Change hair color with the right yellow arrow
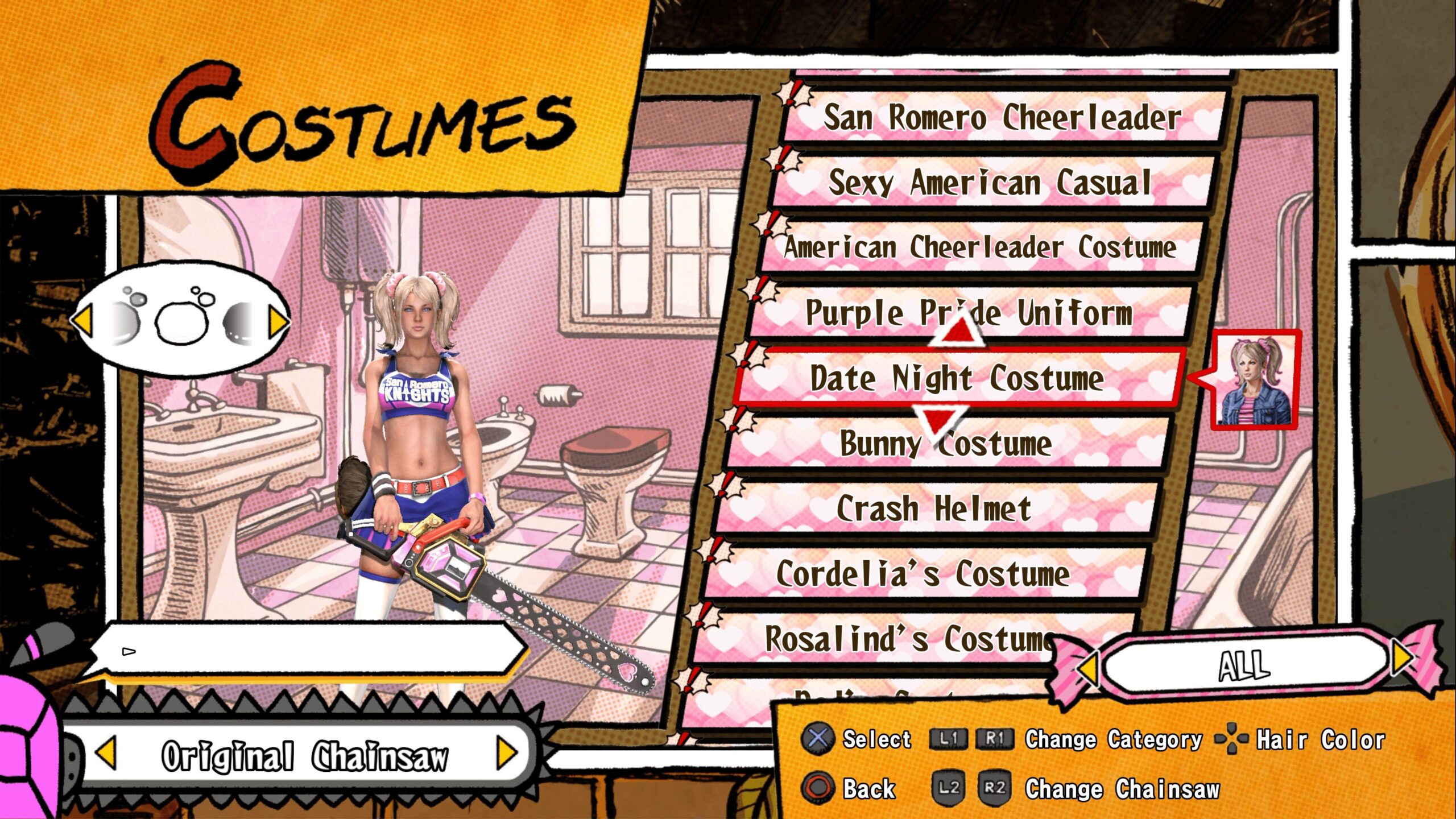 coord(279,322)
